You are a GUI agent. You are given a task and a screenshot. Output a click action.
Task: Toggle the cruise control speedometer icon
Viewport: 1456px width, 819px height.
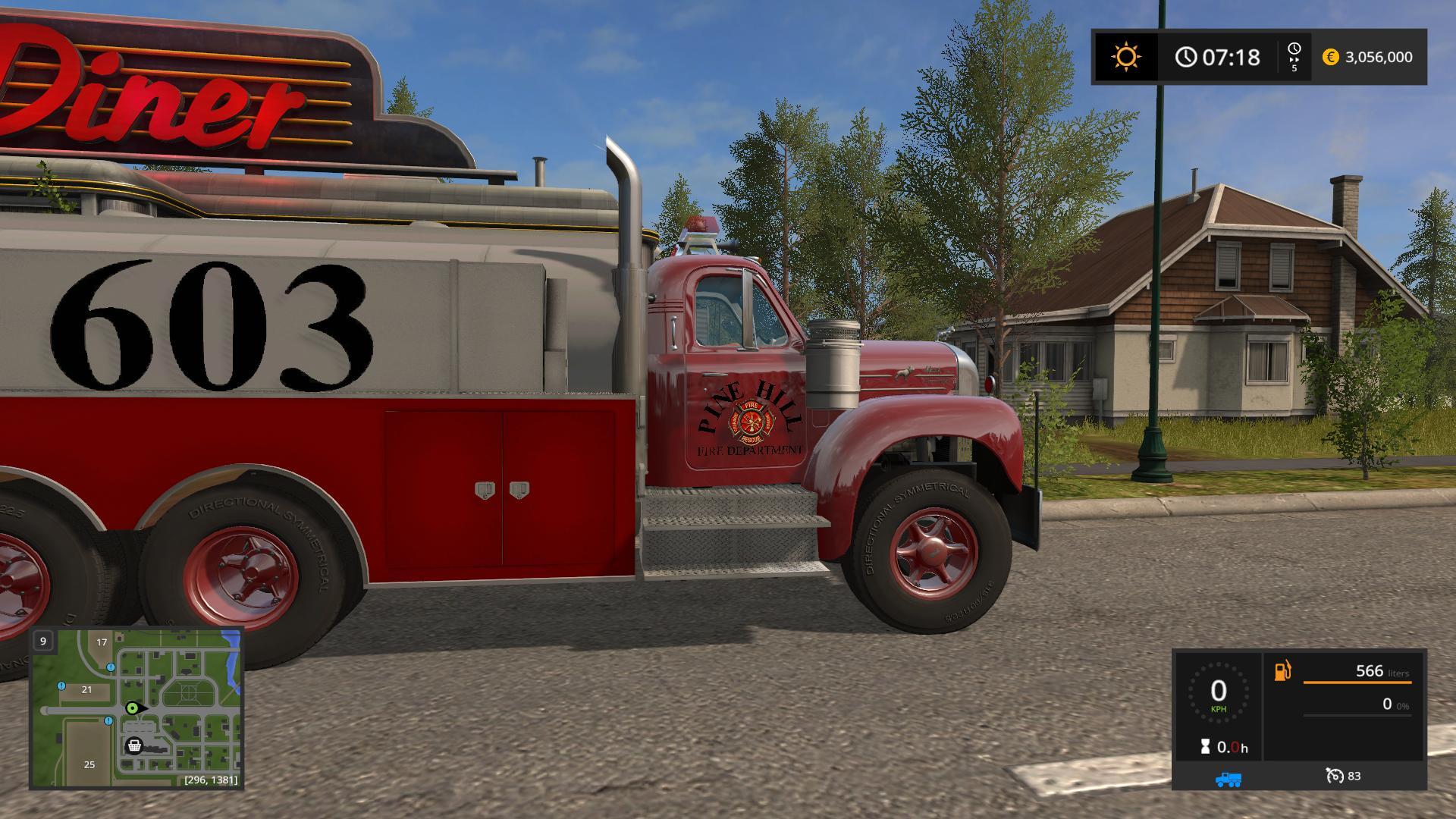(x=1334, y=776)
